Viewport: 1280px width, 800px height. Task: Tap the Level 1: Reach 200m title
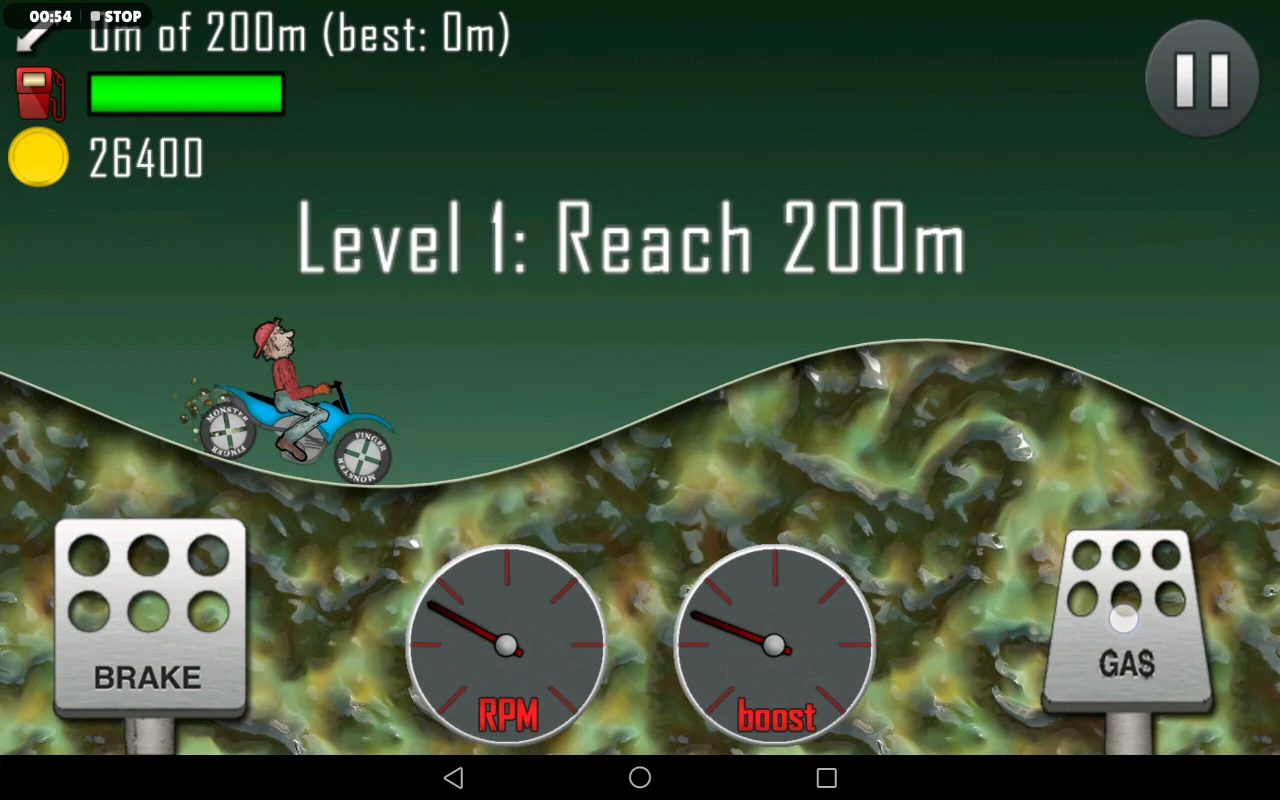630,238
